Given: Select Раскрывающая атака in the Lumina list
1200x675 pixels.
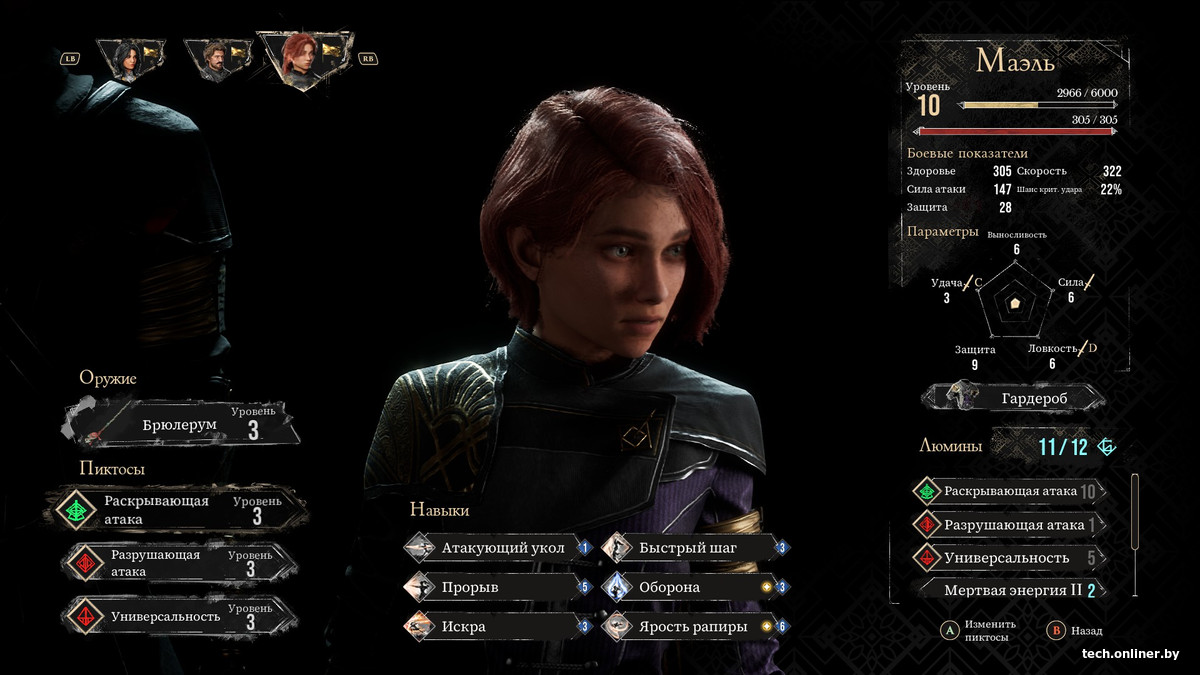Looking at the screenshot, I should [x=1008, y=491].
